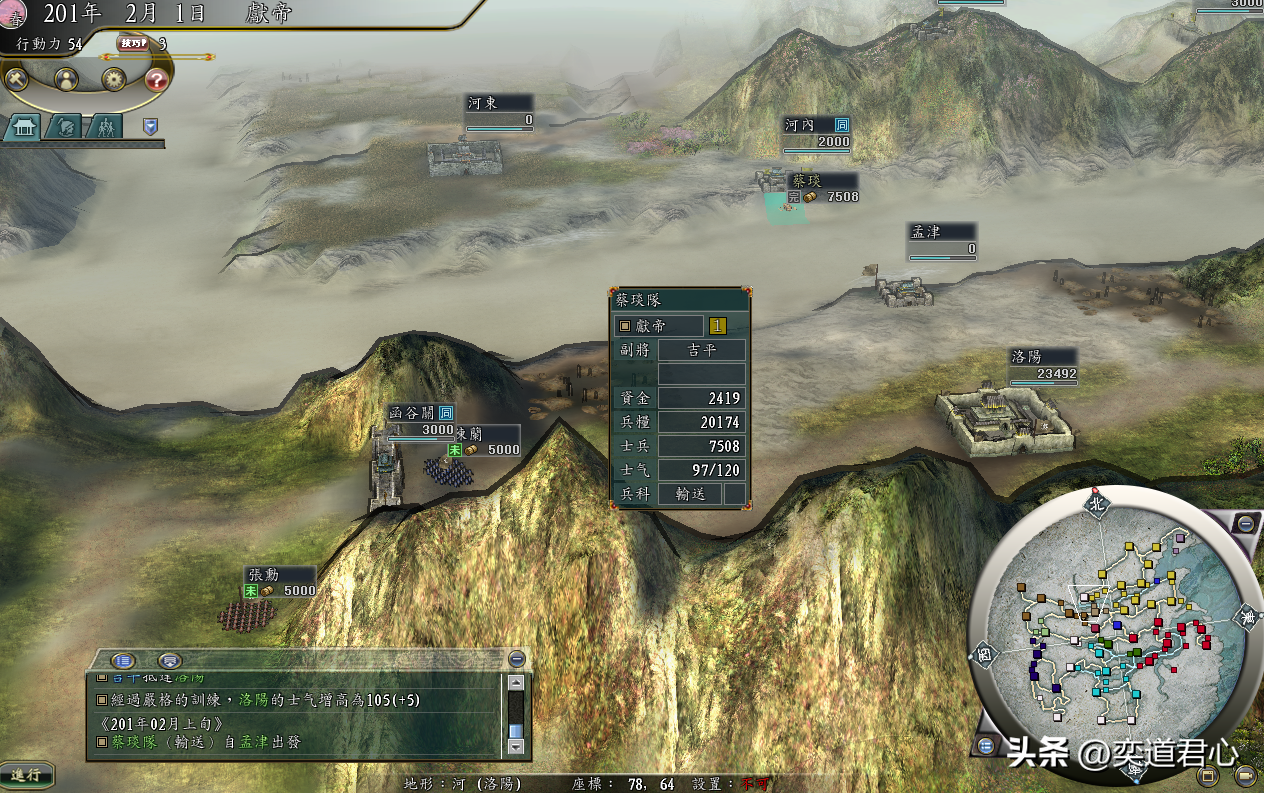Switch to the soldiers troop tab

(104, 126)
